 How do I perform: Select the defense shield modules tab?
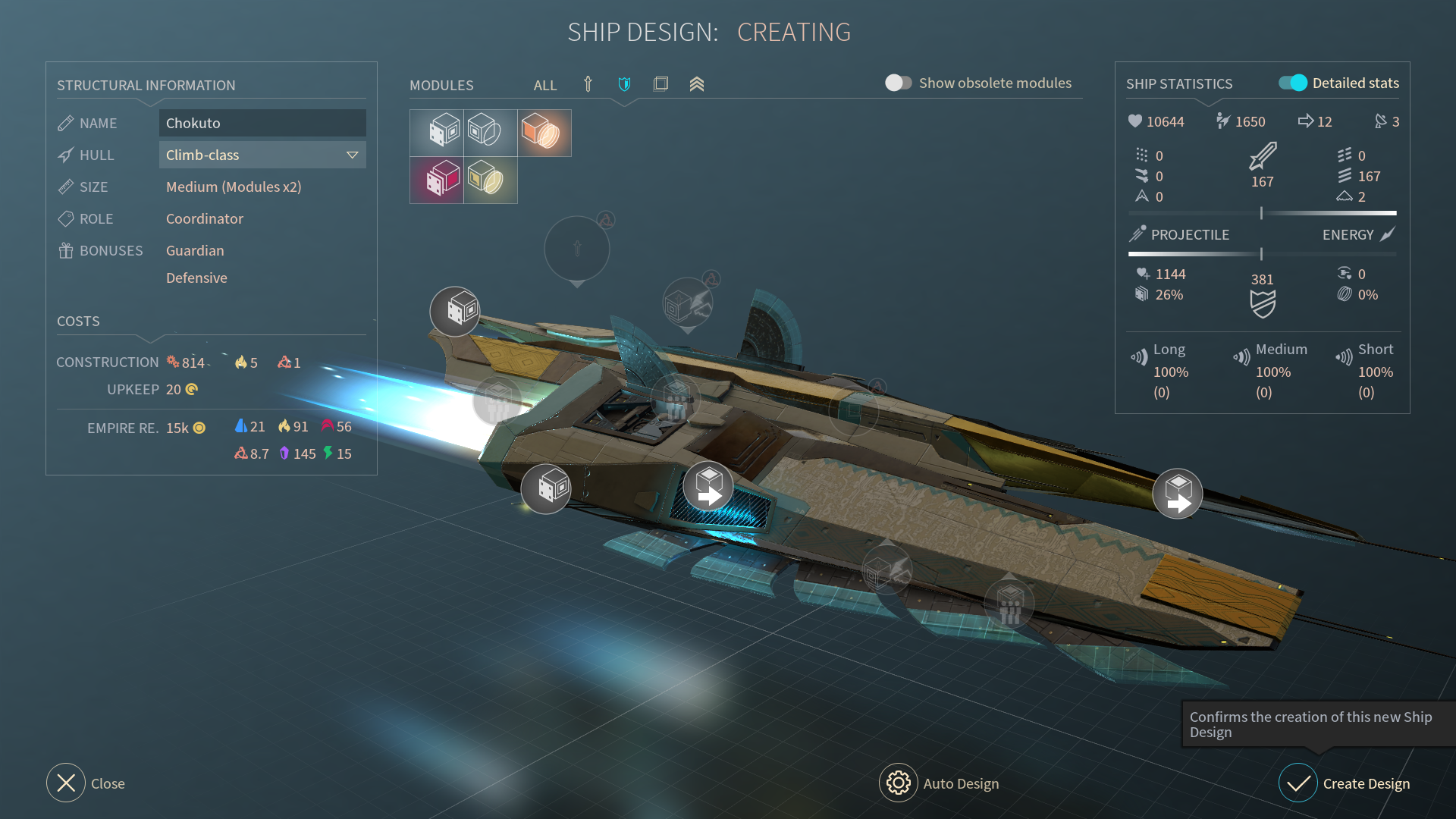coord(624,84)
